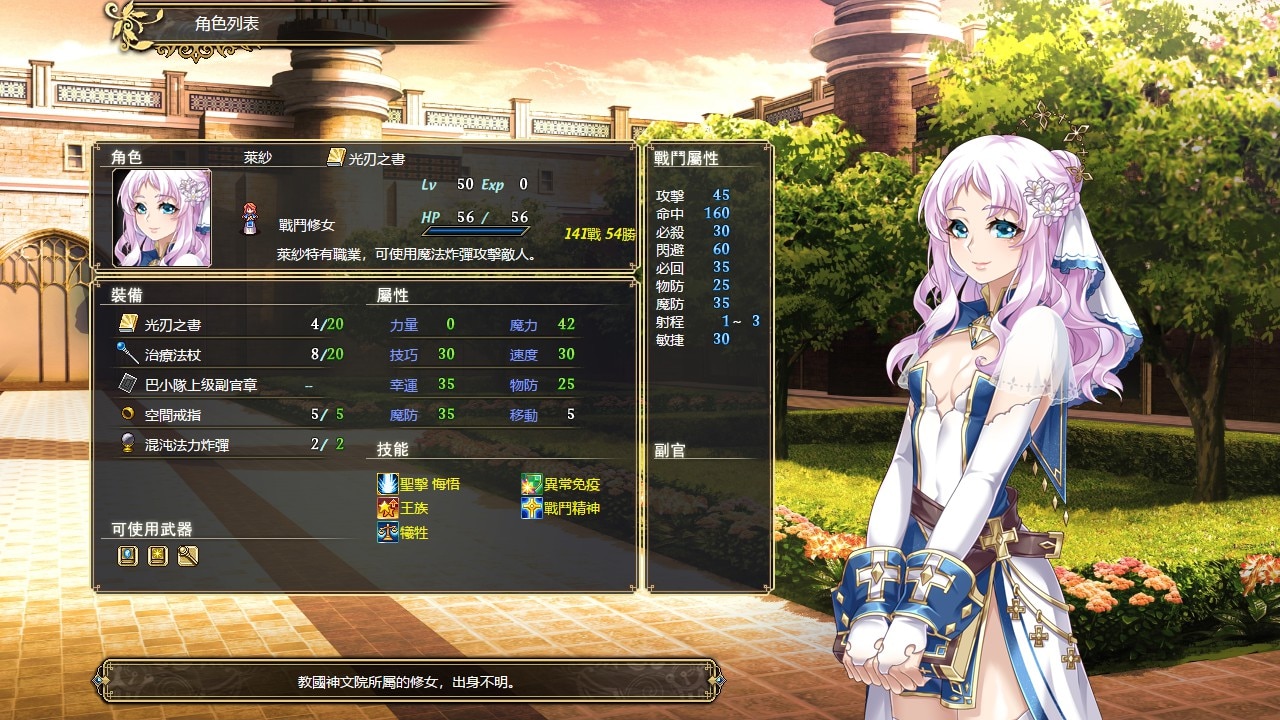Click the blue gem book weapon icon

coord(127,556)
